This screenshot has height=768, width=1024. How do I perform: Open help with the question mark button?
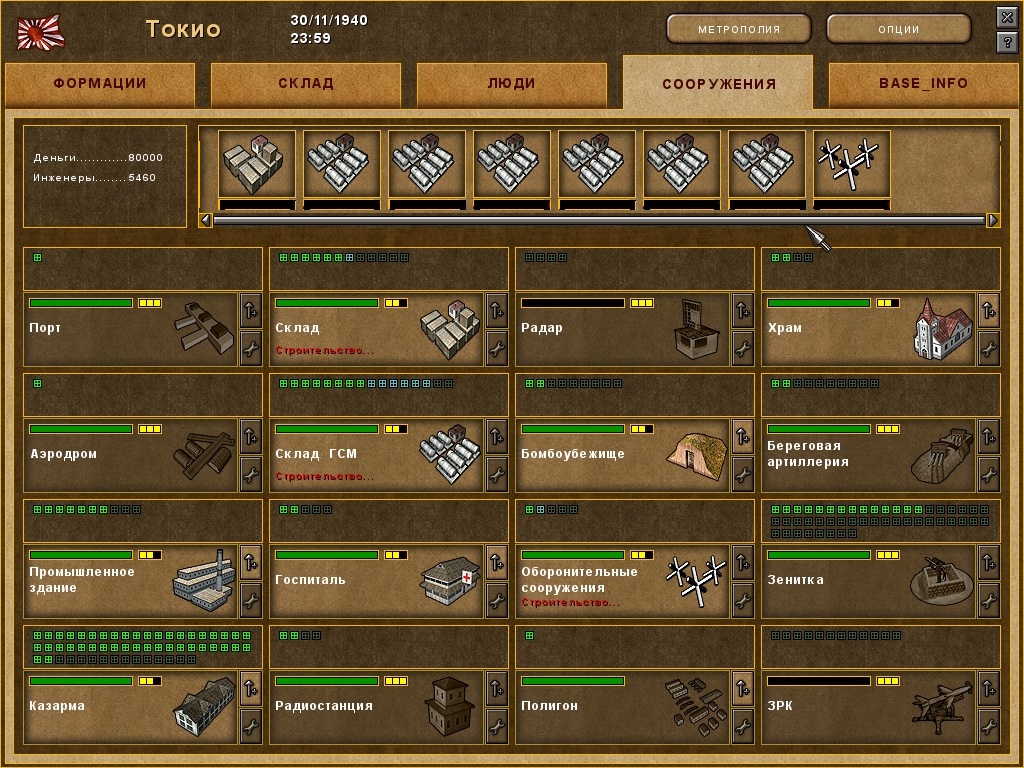click(x=1006, y=42)
